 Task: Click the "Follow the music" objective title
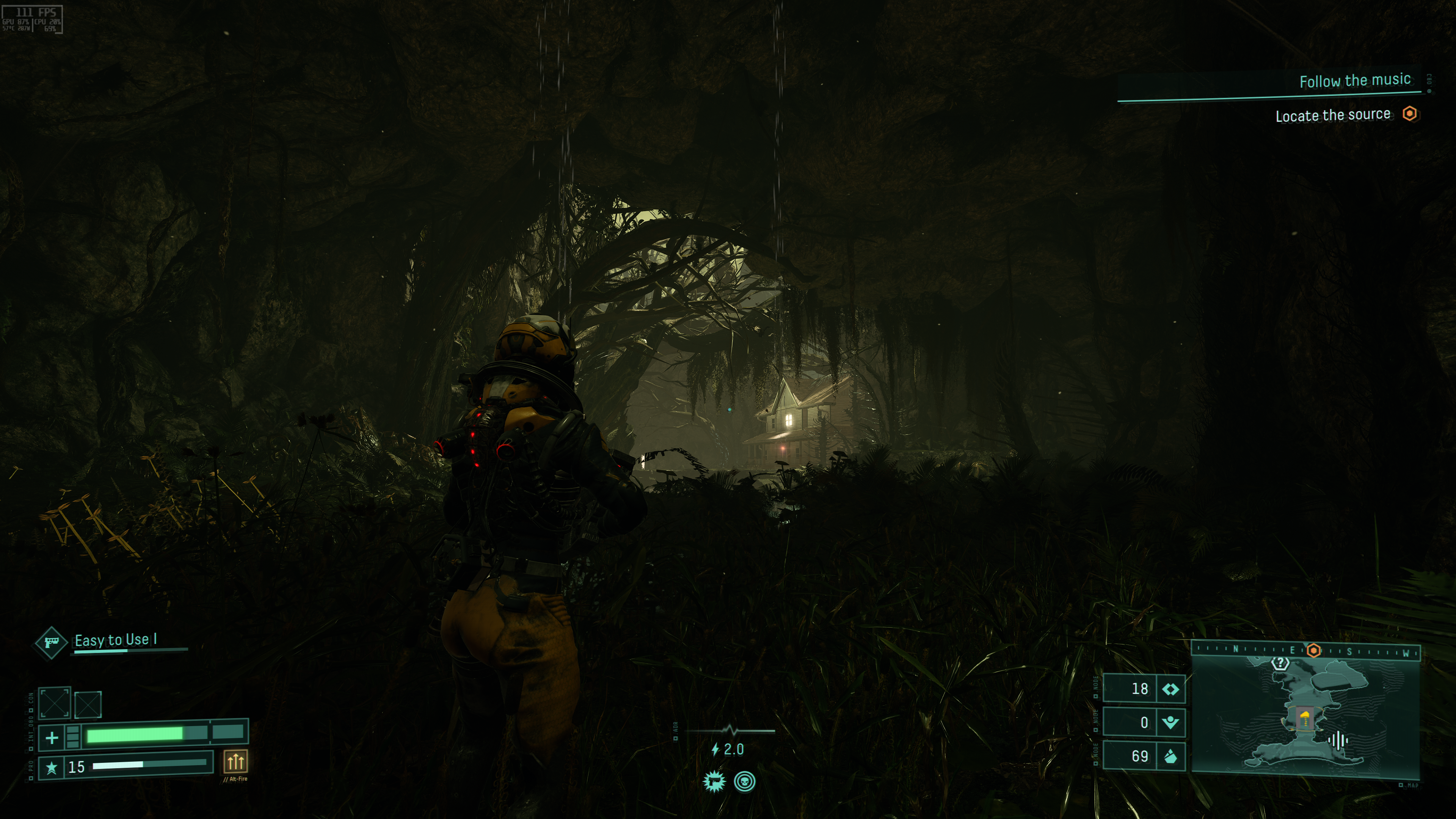[1354, 81]
